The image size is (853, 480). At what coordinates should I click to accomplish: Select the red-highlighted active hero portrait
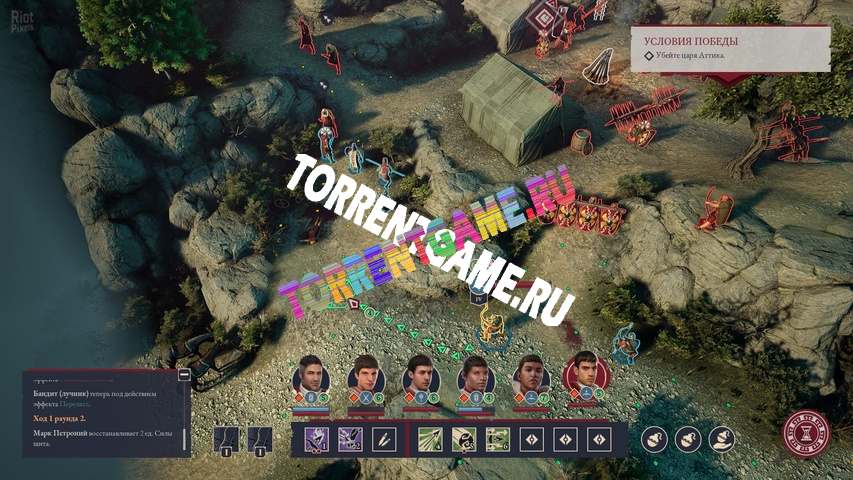pyautogui.click(x=586, y=377)
